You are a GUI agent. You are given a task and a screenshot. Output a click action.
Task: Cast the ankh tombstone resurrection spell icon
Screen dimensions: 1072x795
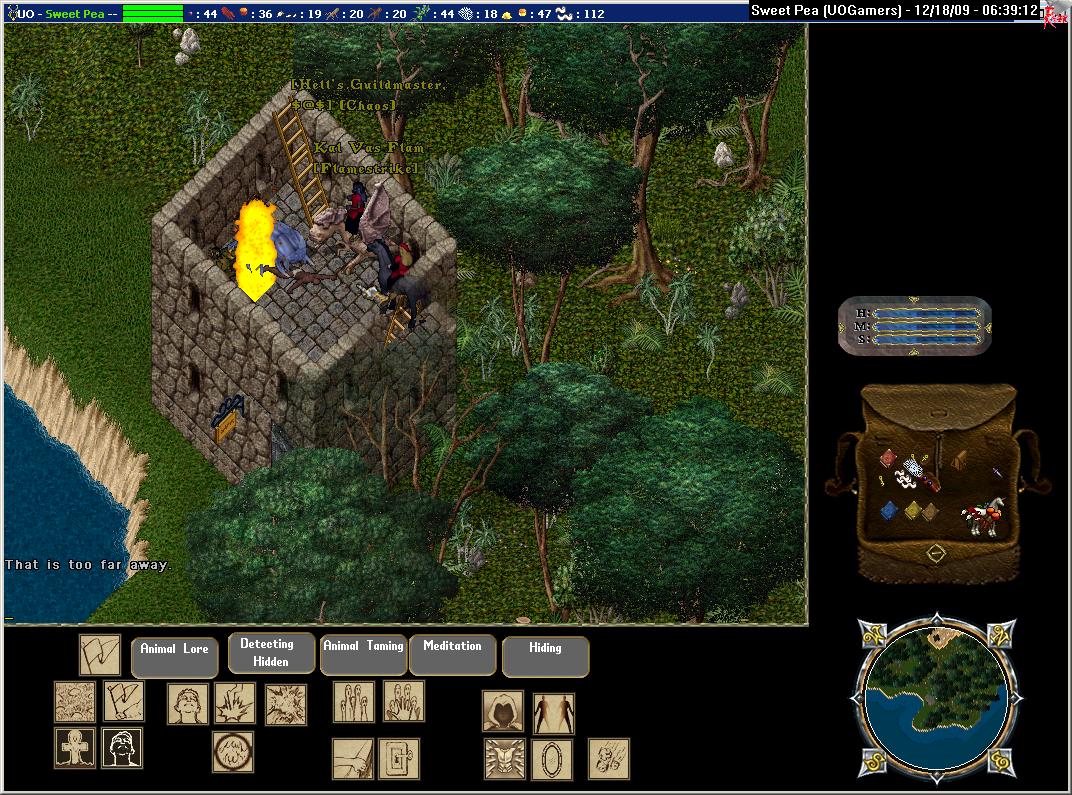click(x=74, y=747)
